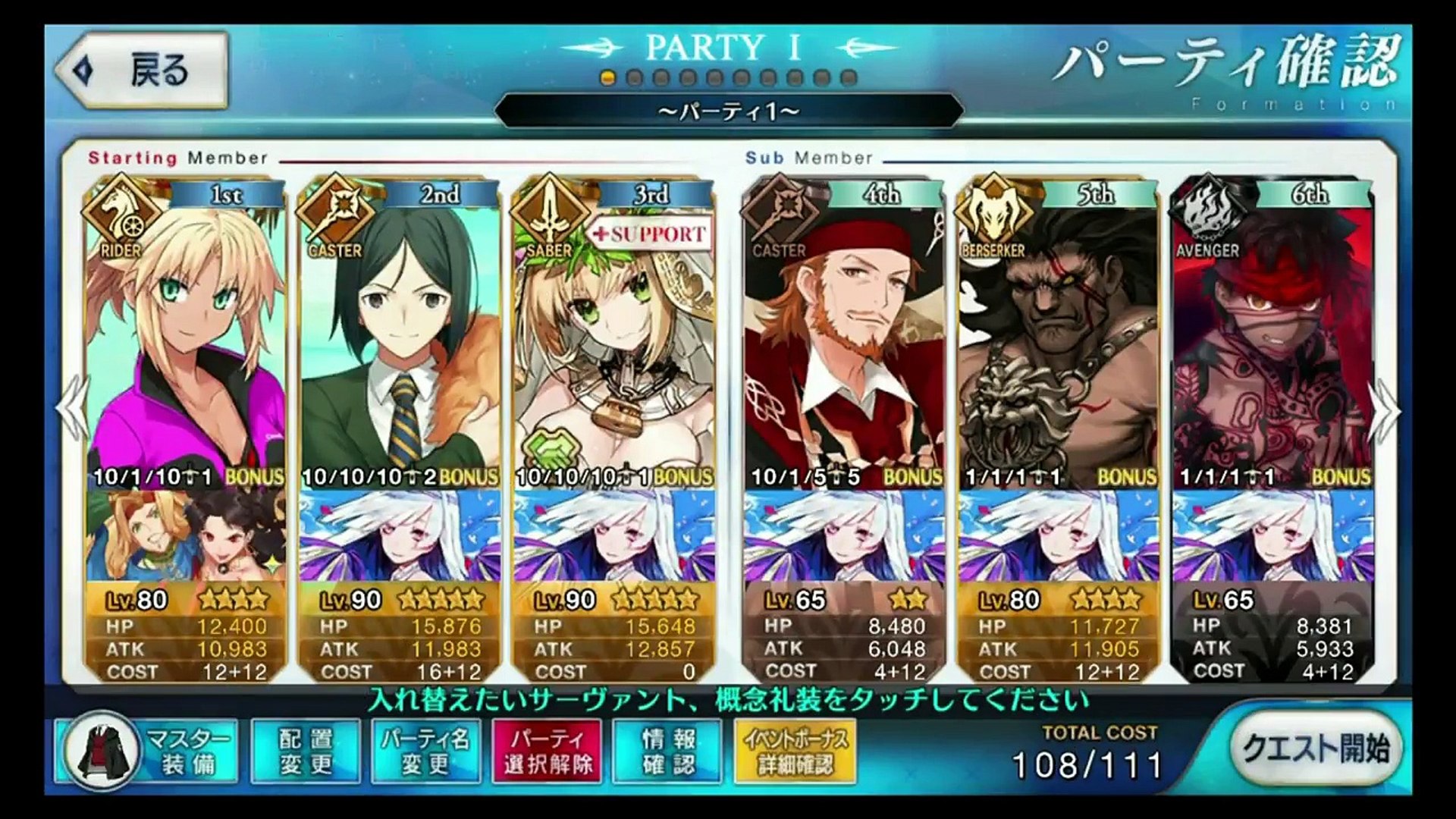This screenshot has width=1456, height=819.
Task: Click the 配置変更 formation change button
Action: tap(306, 751)
